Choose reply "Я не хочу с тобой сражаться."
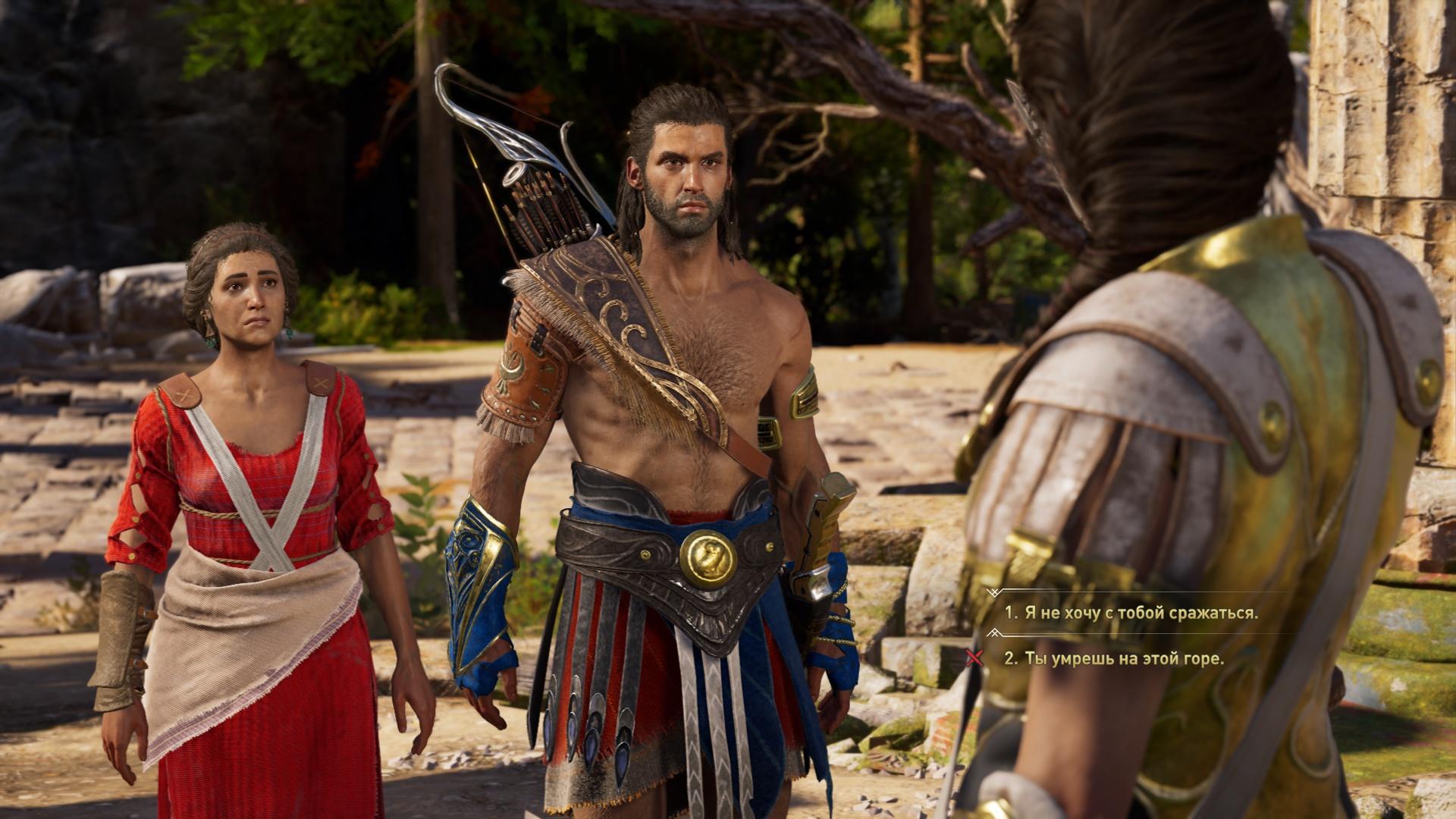This screenshot has height=819, width=1456. (1131, 613)
